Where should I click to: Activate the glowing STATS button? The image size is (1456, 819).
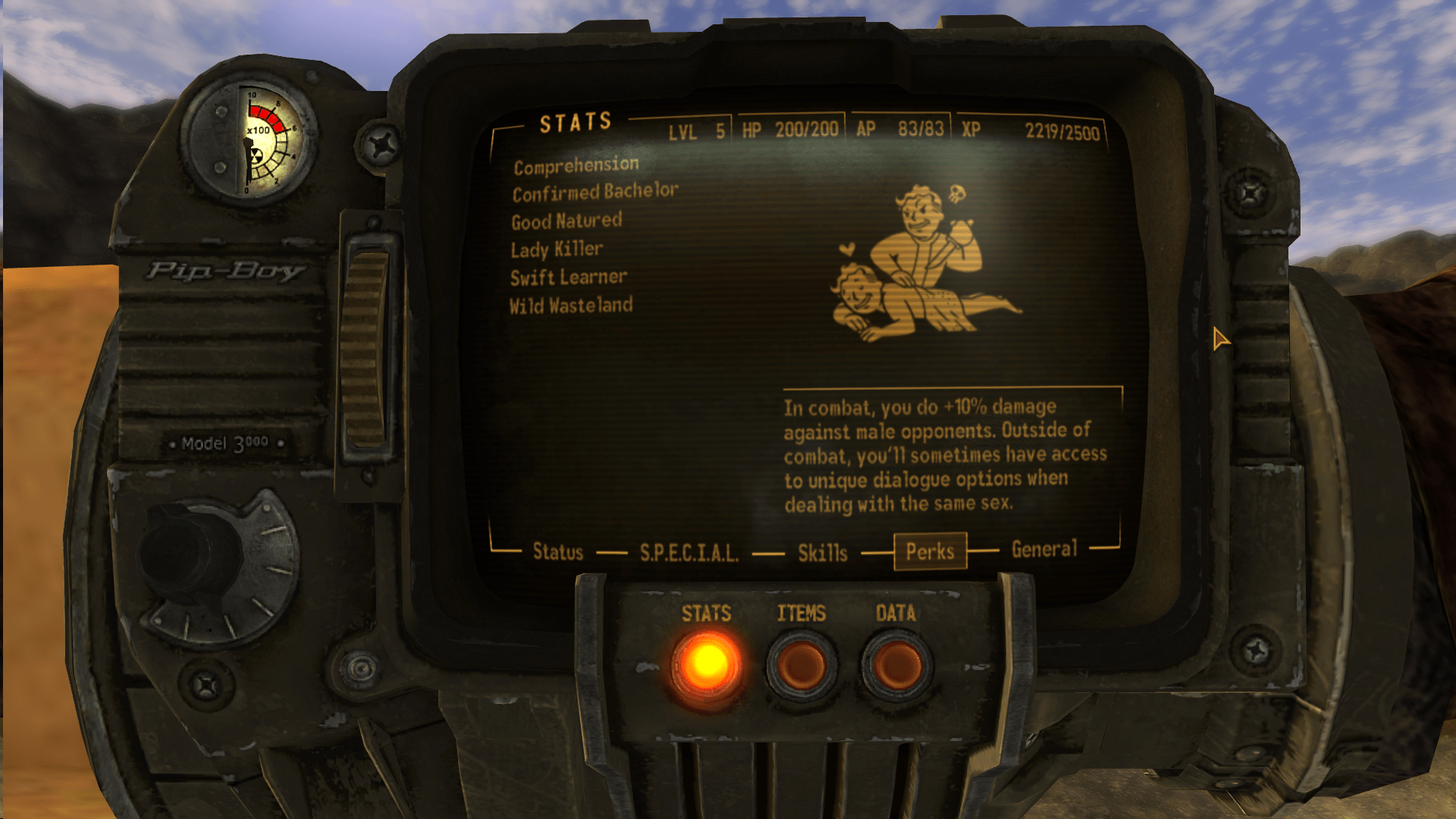pos(707,664)
